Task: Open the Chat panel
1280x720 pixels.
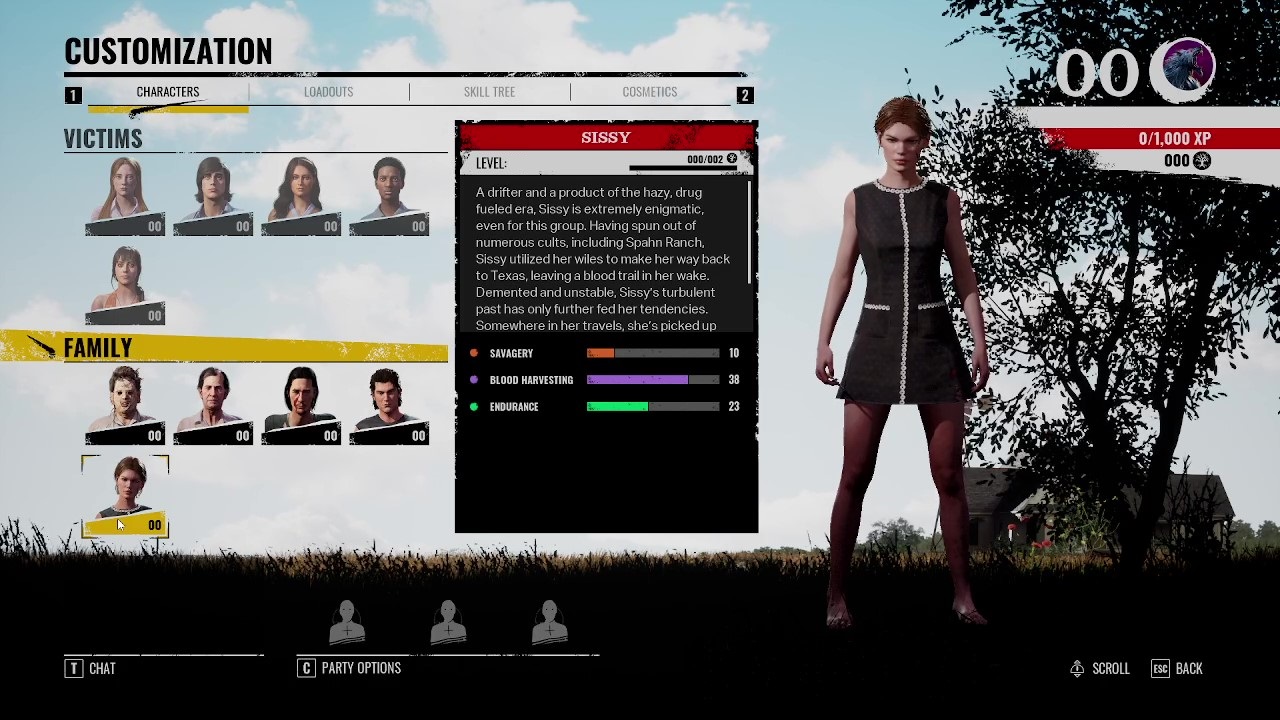Action: tap(91, 668)
